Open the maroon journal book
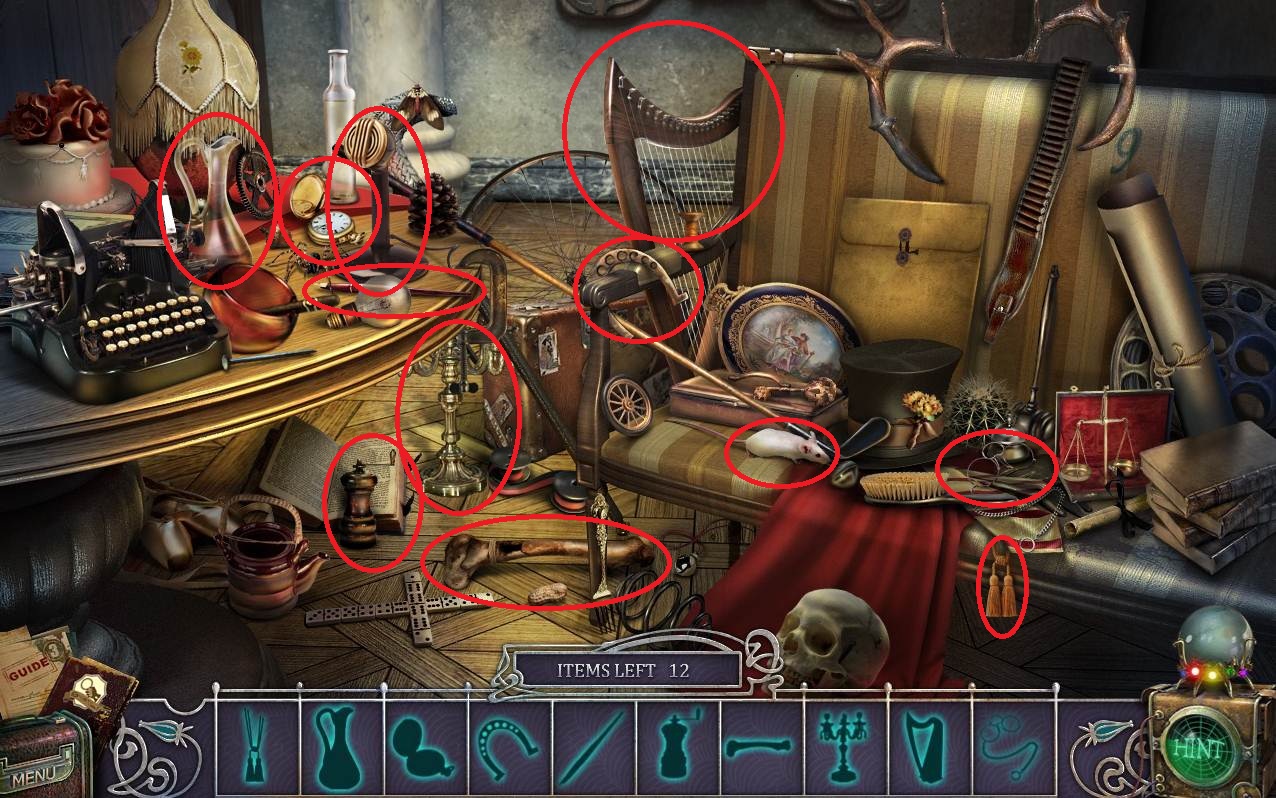Screen dimensions: 1276x798 (88, 692)
